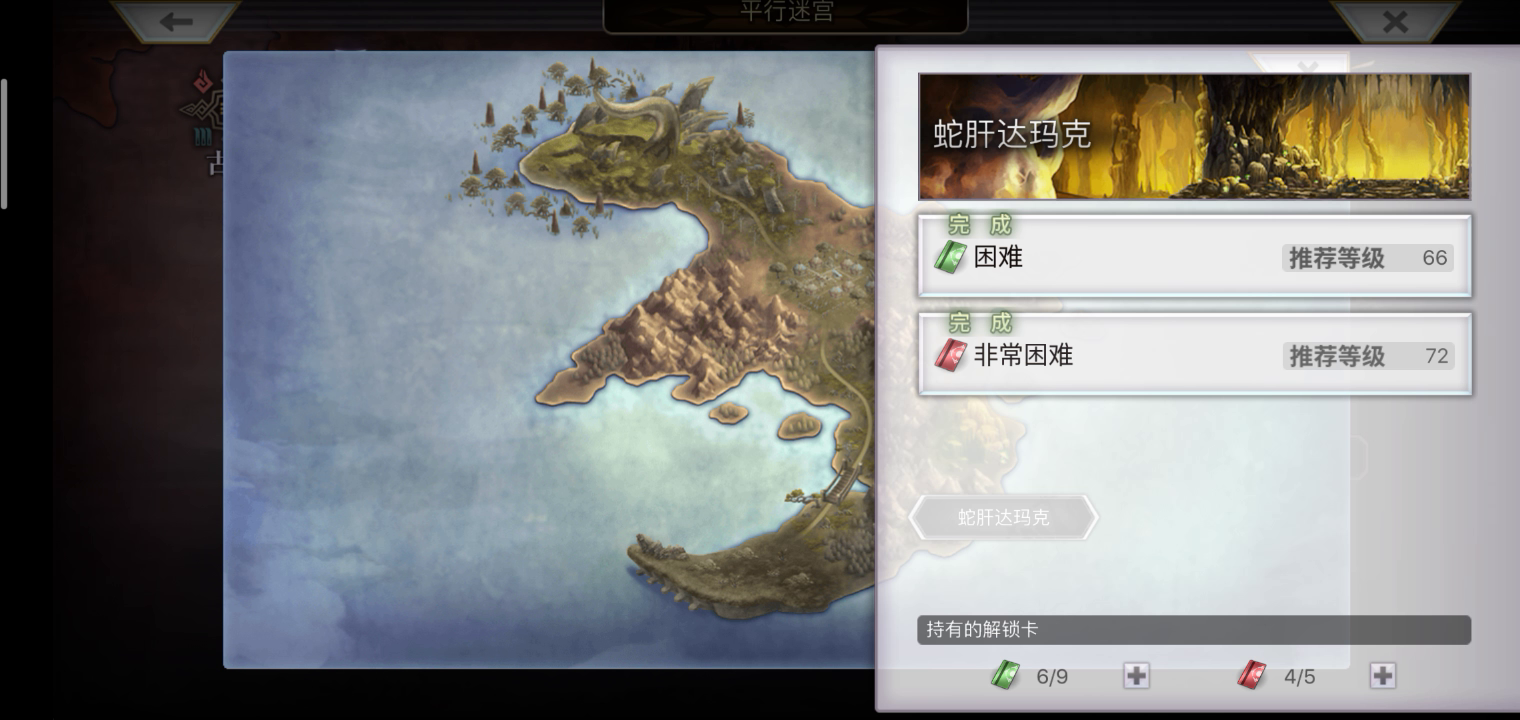Tap the red flame dungeon marker on the map

202,79
